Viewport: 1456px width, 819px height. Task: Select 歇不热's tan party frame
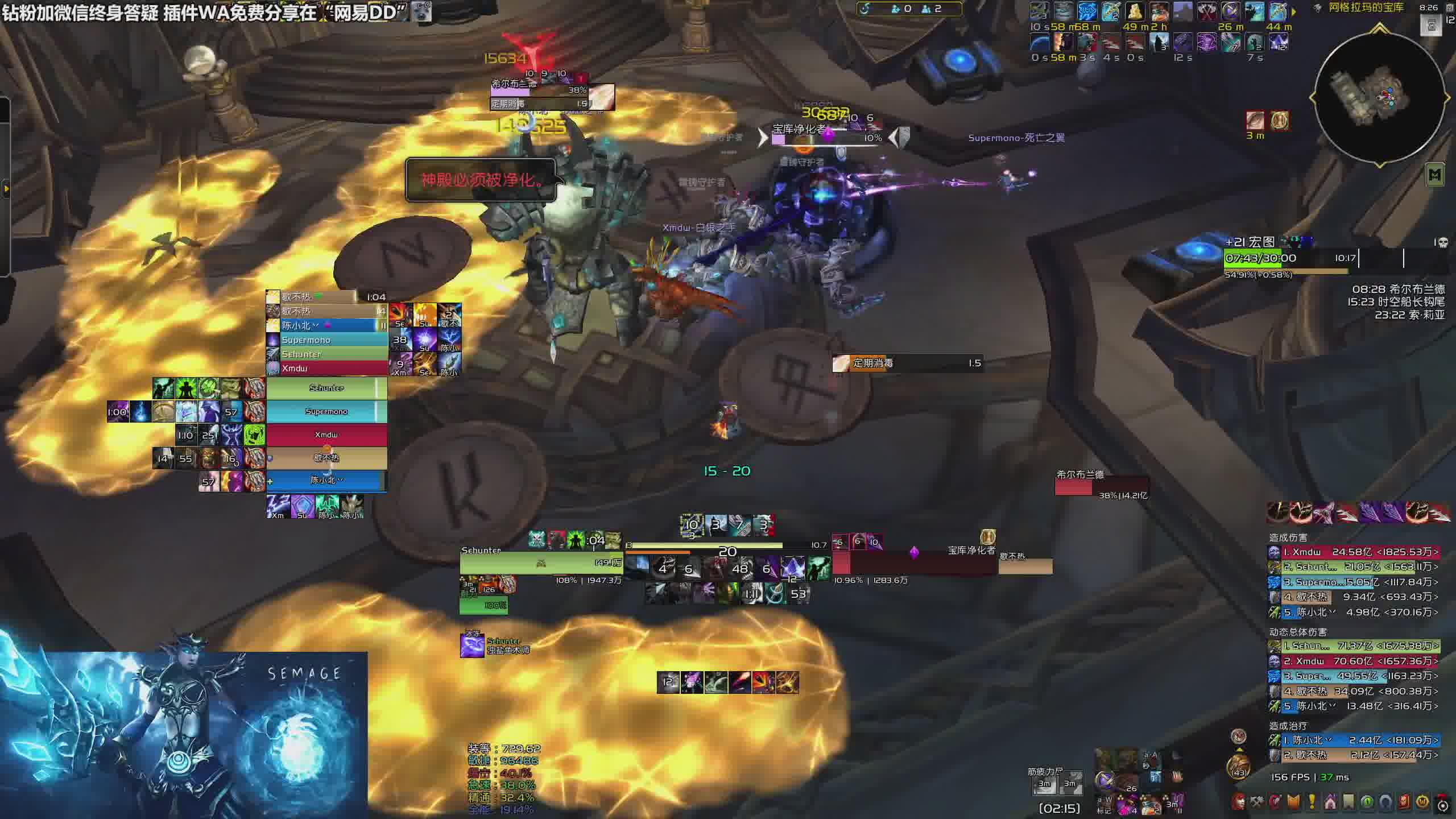[x=326, y=458]
